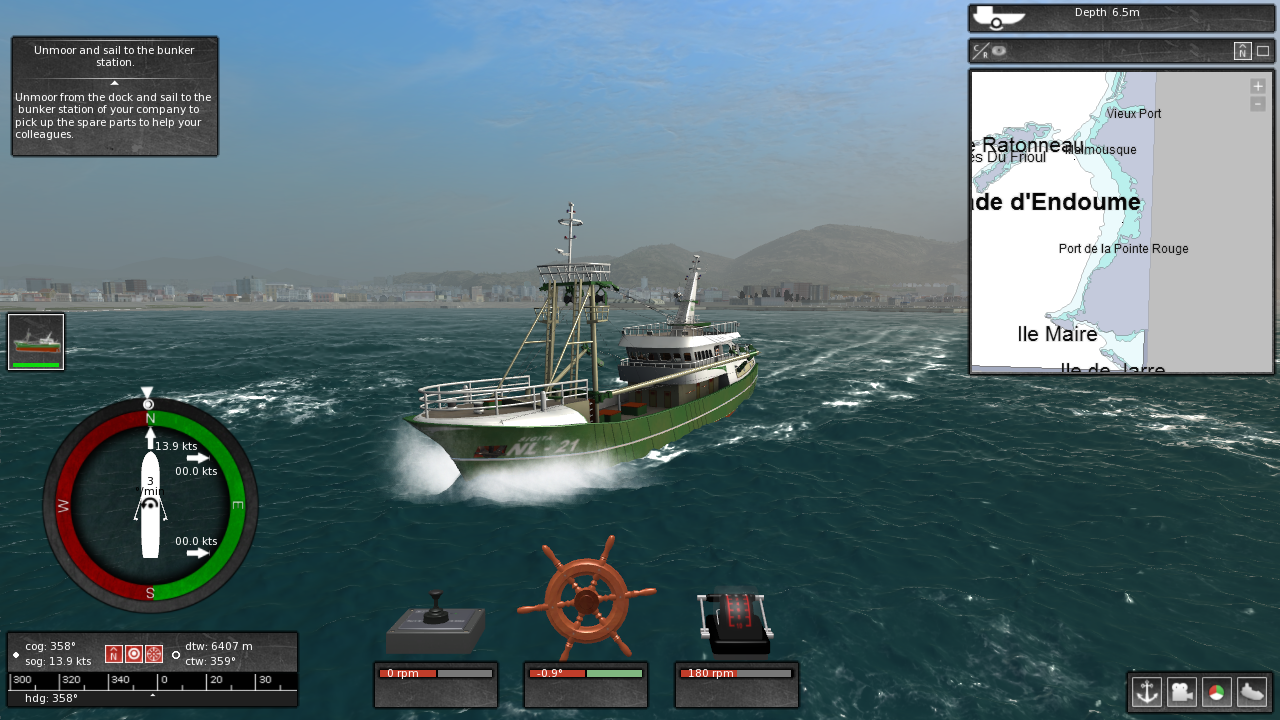Toggle the eye visibility icon above the map

click(999, 51)
